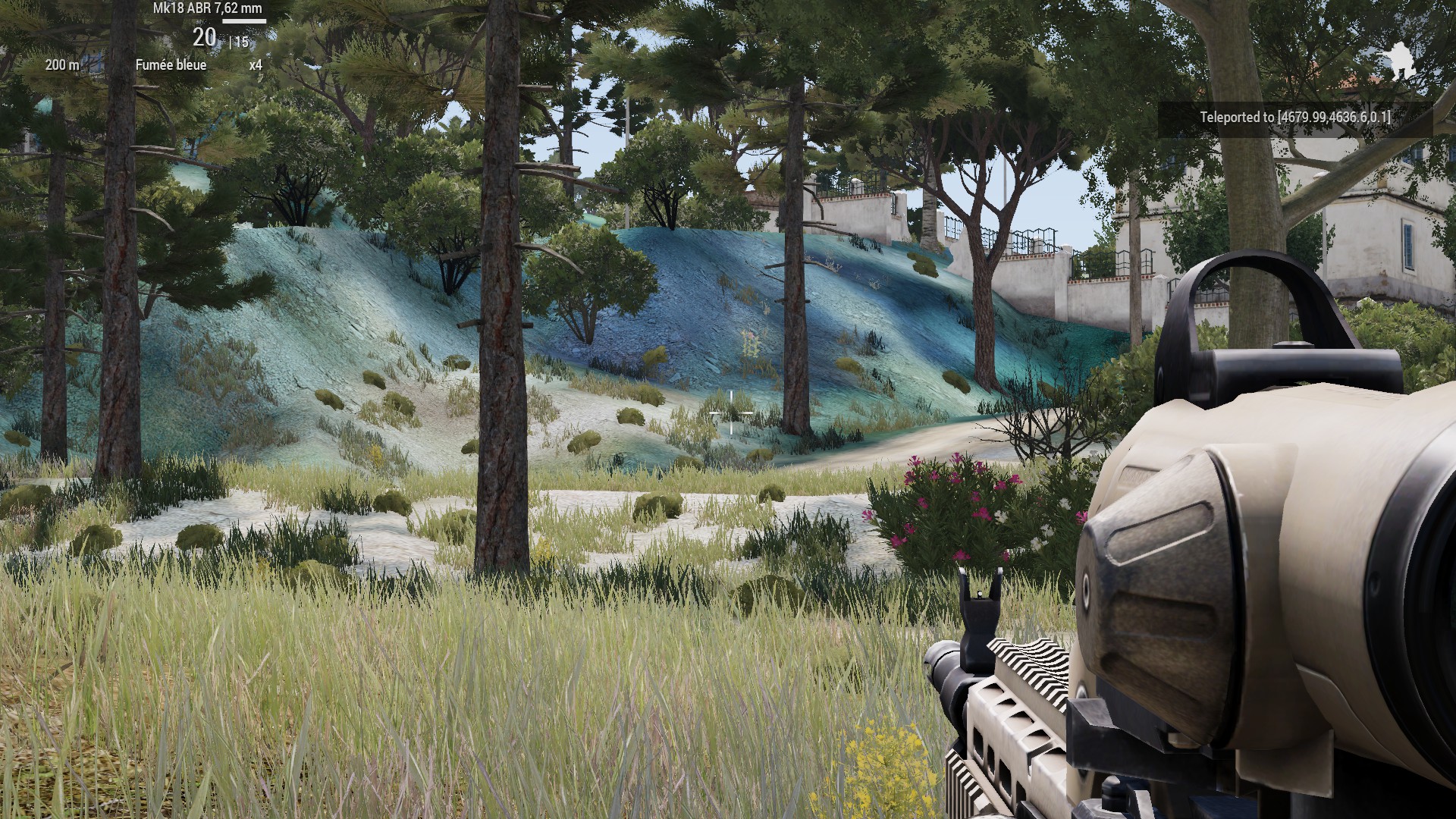This screenshot has height=819, width=1456.
Task: Click the Teleported to notification box
Action: (1294, 118)
